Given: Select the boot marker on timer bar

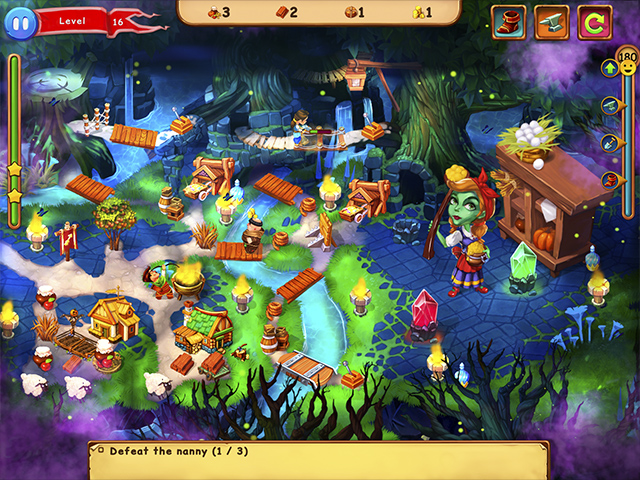Looking at the screenshot, I should [x=609, y=180].
